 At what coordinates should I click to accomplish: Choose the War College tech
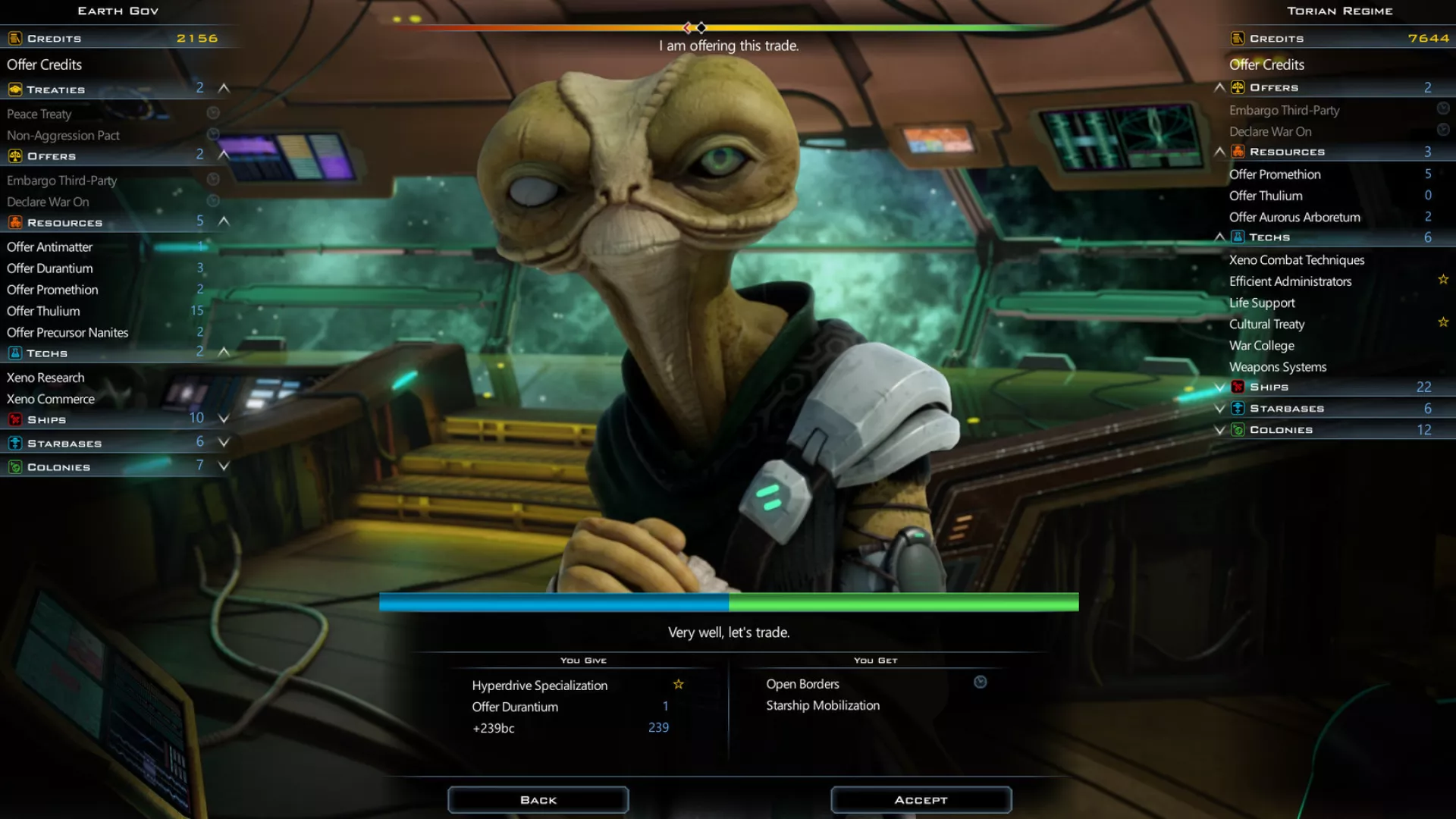[1261, 346]
